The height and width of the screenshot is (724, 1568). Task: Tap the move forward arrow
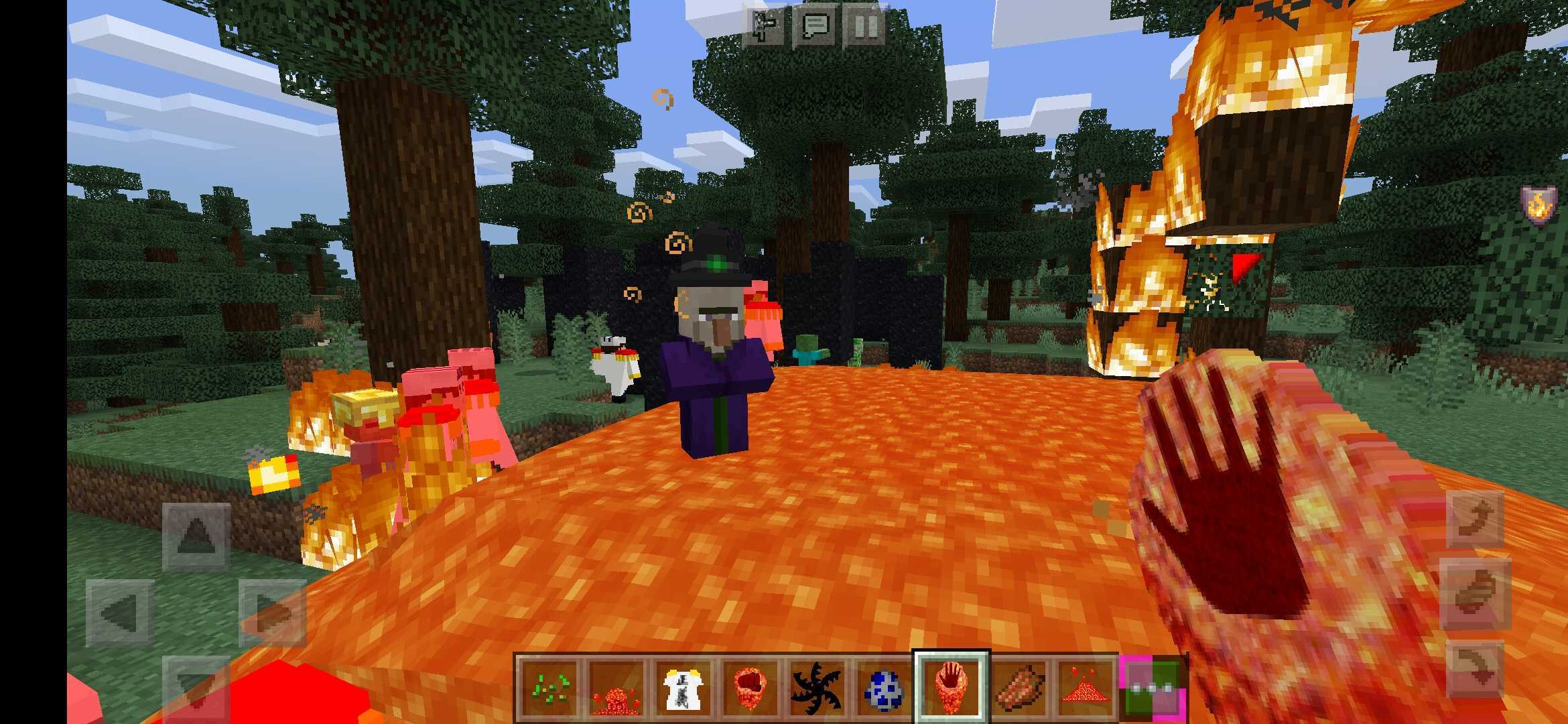[196, 536]
